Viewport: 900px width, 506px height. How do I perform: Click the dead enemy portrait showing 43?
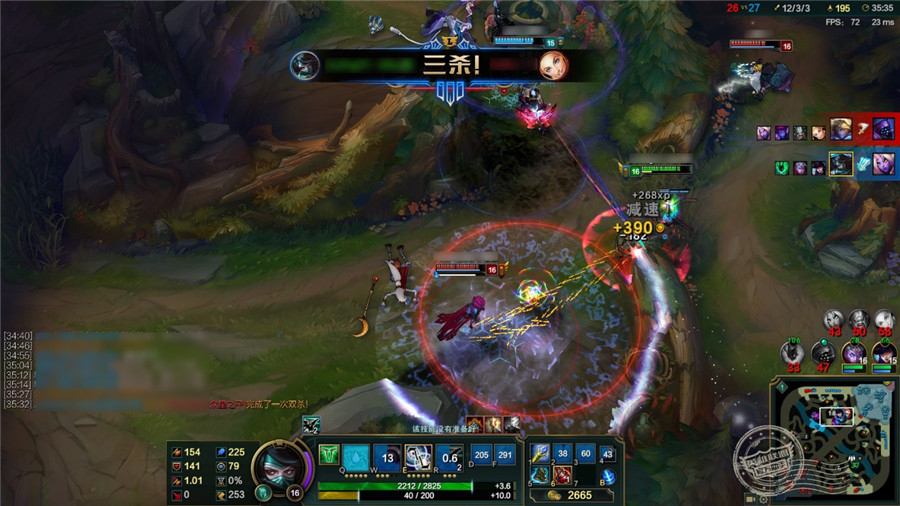[834, 320]
